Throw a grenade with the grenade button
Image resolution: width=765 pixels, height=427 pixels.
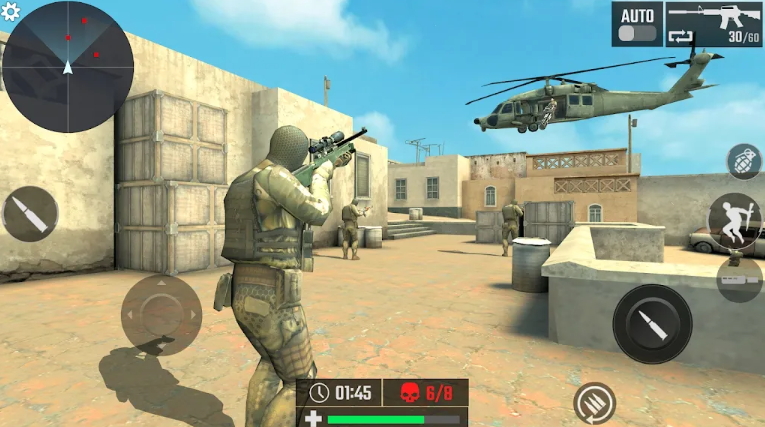click(x=744, y=161)
